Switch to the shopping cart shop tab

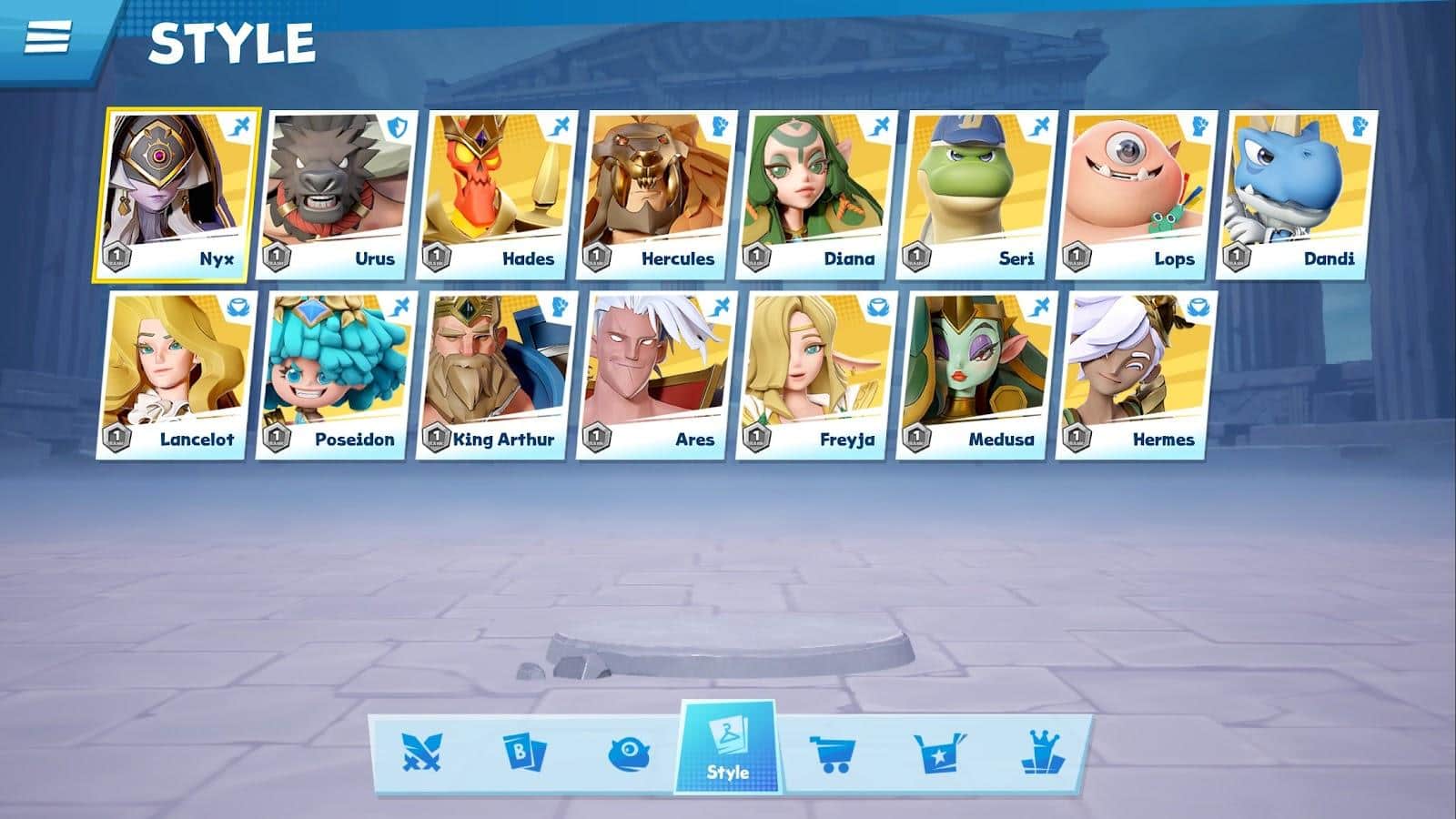pyautogui.click(x=832, y=753)
